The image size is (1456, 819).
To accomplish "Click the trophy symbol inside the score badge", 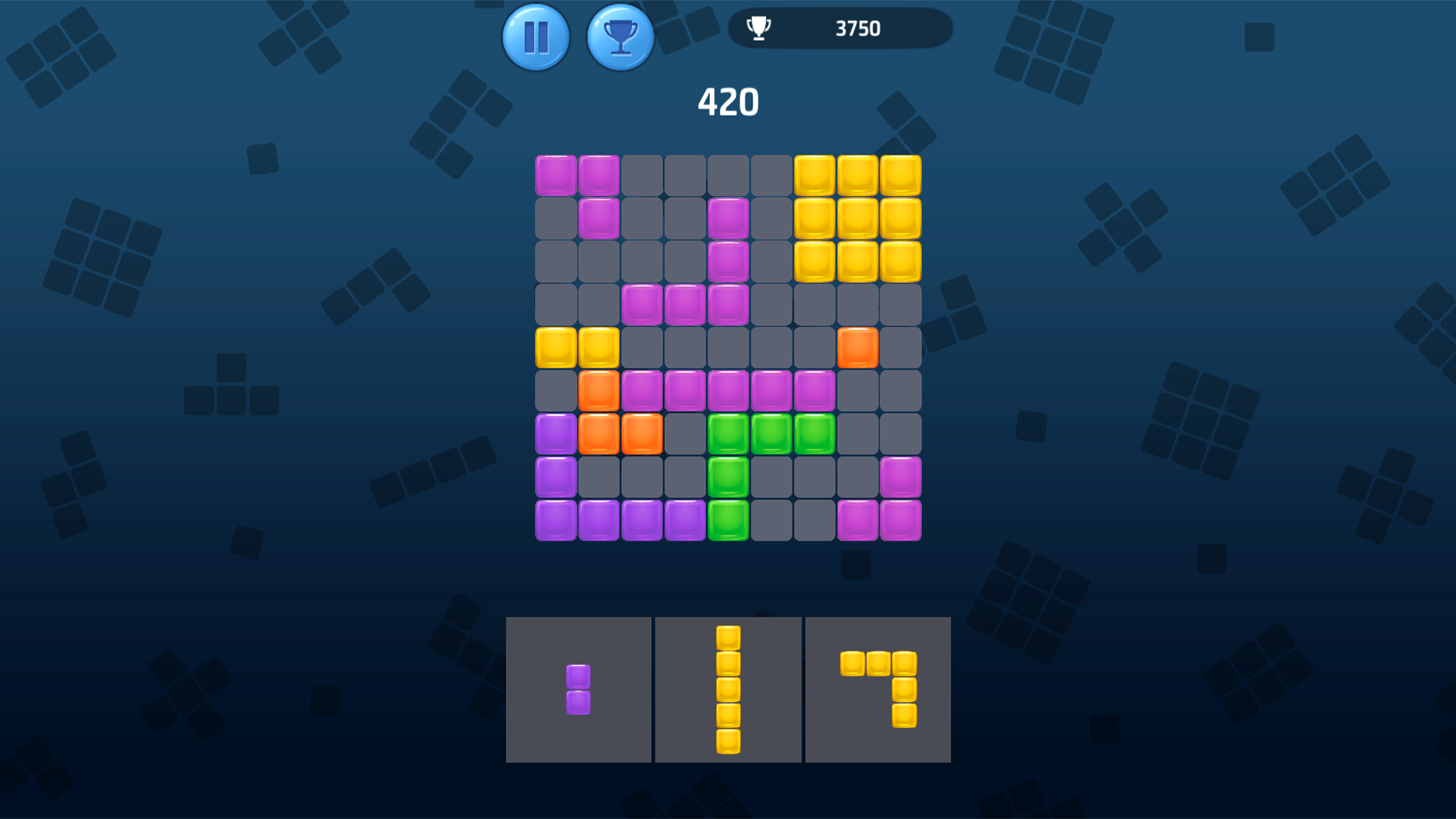I will coord(758,29).
